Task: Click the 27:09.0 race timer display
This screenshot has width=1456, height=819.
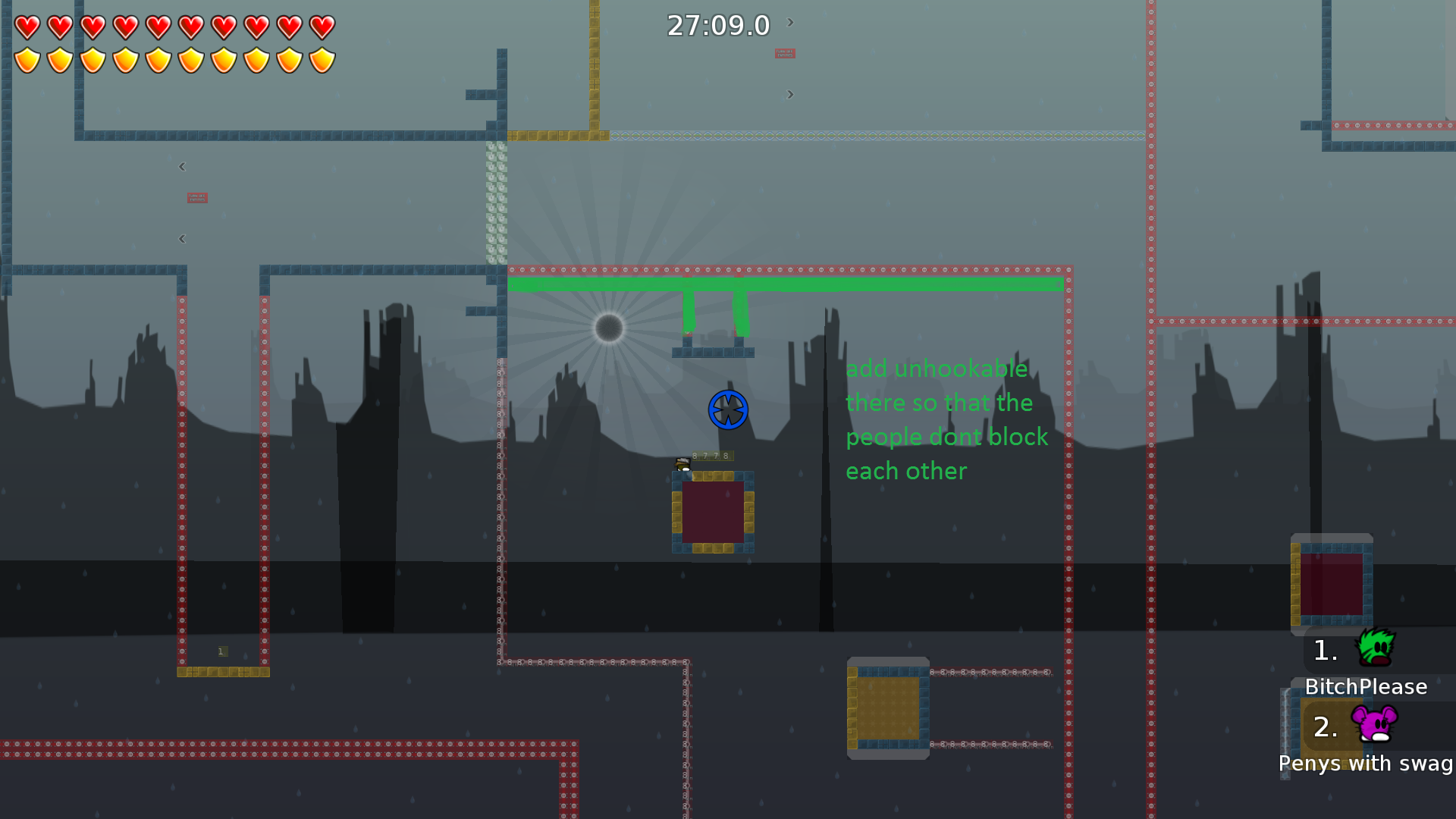Action: tap(717, 25)
